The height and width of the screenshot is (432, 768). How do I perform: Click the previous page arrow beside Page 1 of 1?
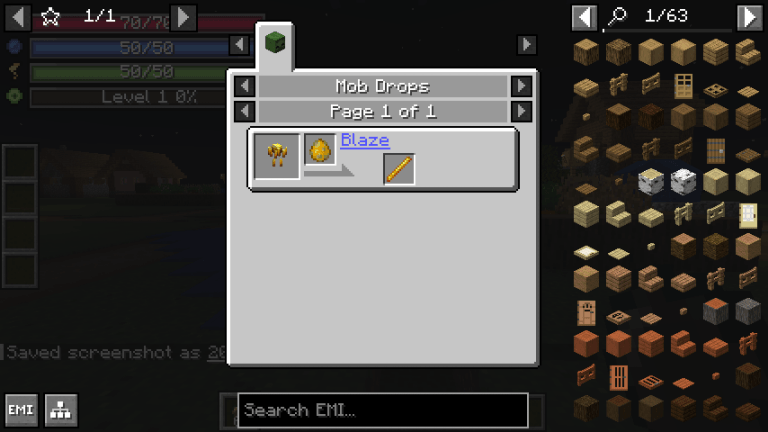click(244, 111)
